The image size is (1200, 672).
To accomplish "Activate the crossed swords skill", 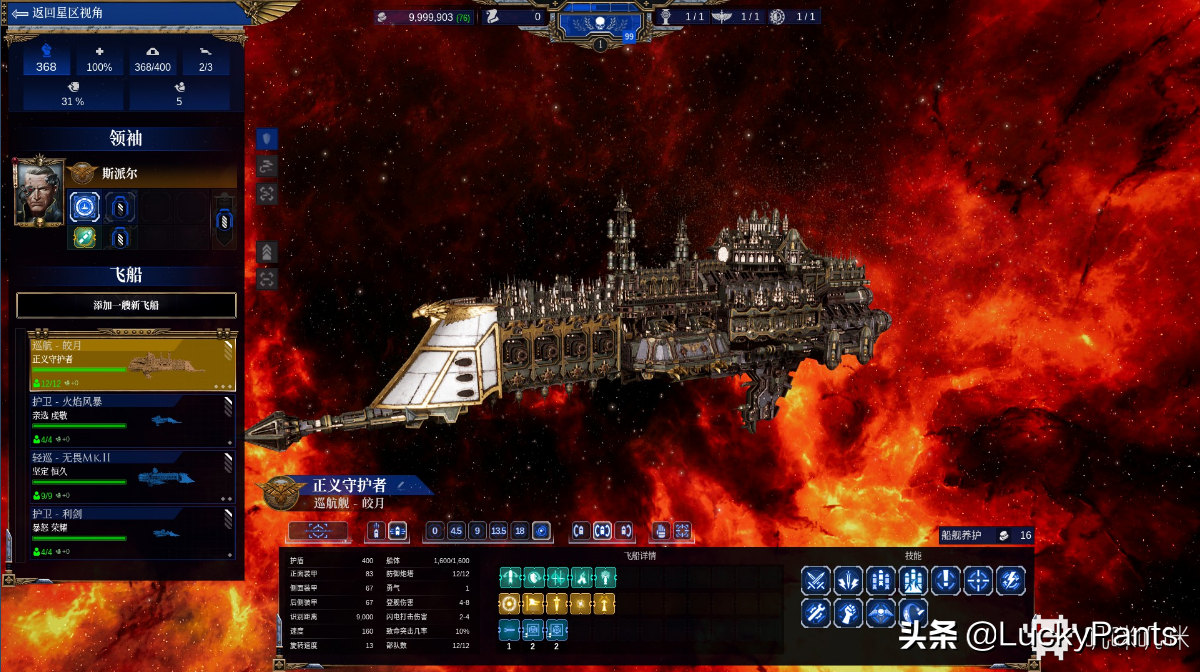I will pyautogui.click(x=816, y=579).
